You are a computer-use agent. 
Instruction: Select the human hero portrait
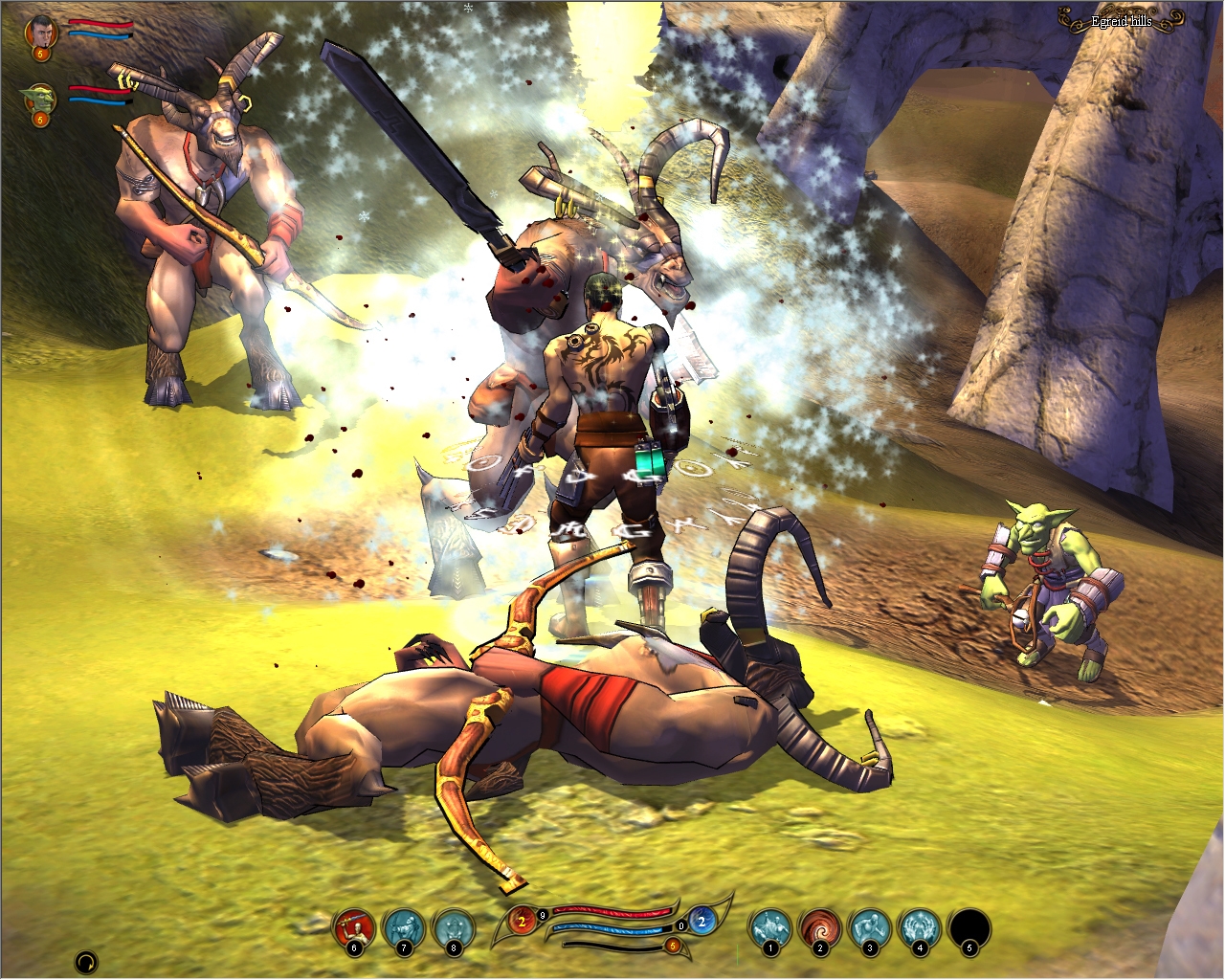[41, 31]
